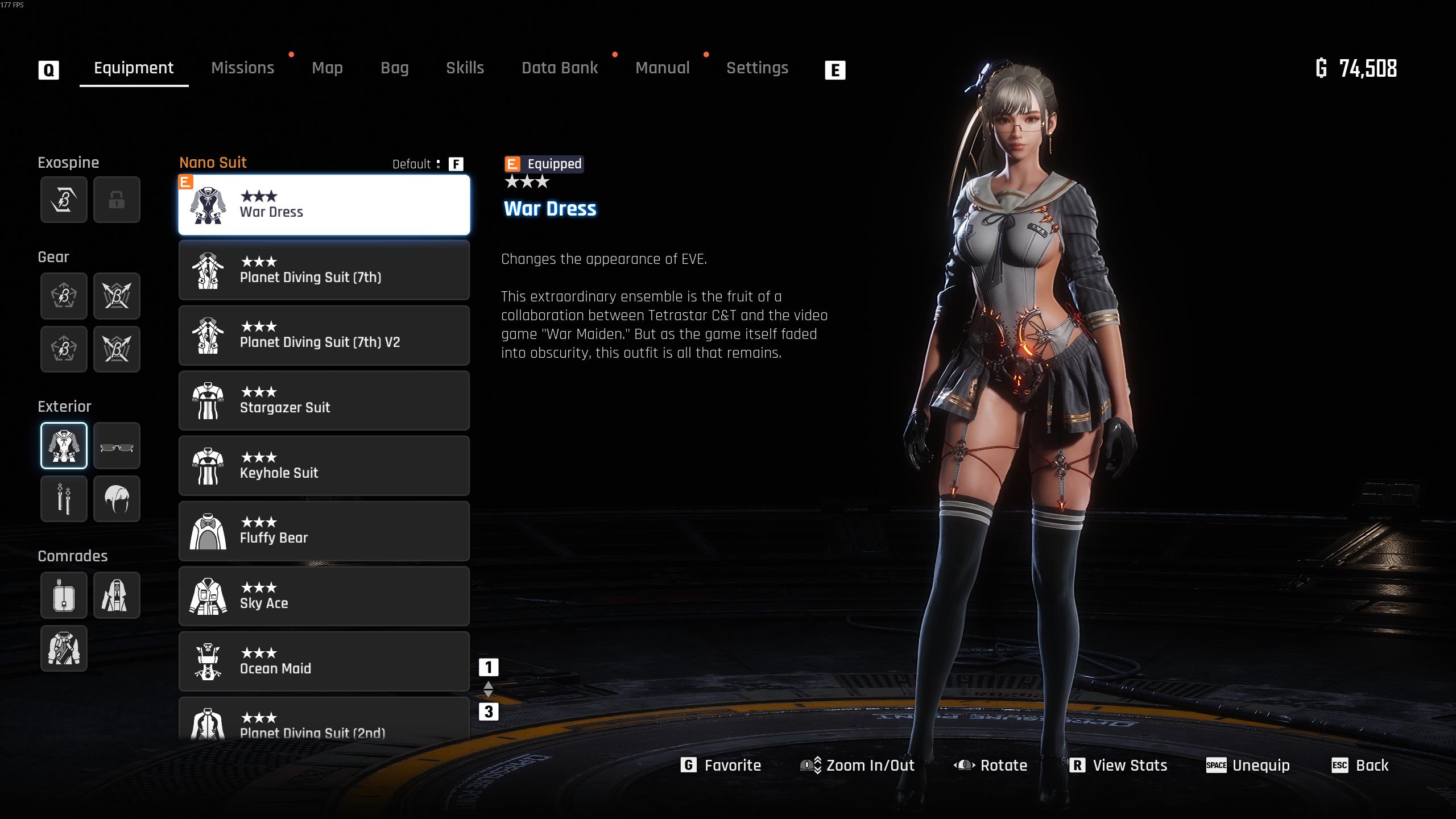Screen dimensions: 1456x819
Task: Open the glasses exterior slot
Action: coord(117,446)
